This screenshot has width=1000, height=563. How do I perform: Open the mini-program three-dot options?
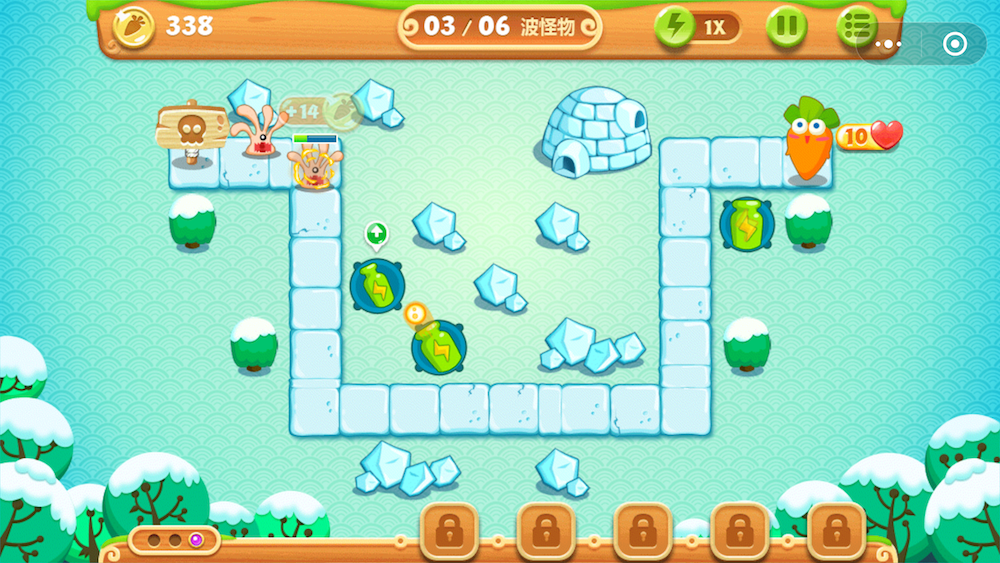click(x=888, y=44)
